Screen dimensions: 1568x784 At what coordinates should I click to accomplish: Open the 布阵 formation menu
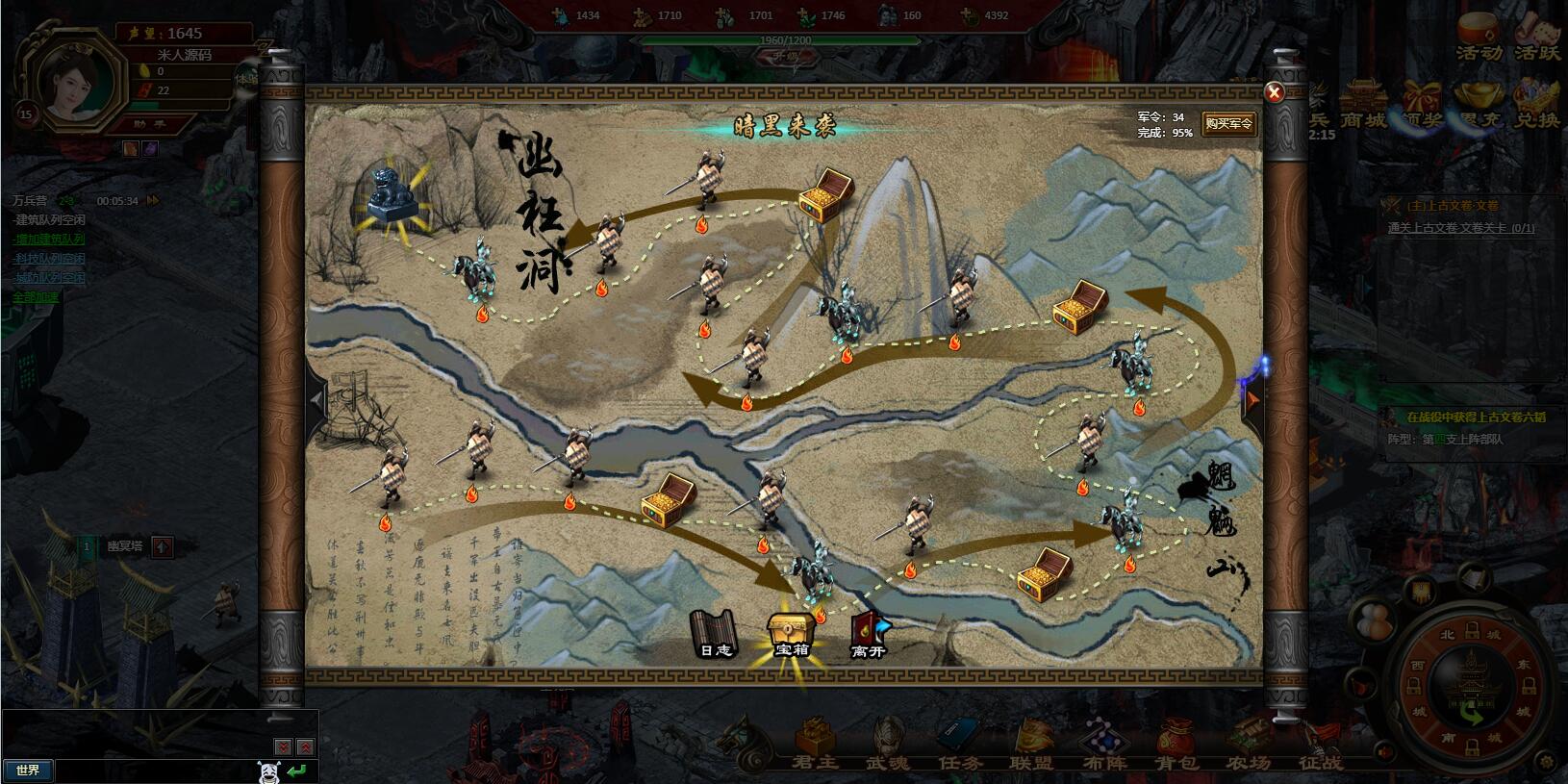1102,747
